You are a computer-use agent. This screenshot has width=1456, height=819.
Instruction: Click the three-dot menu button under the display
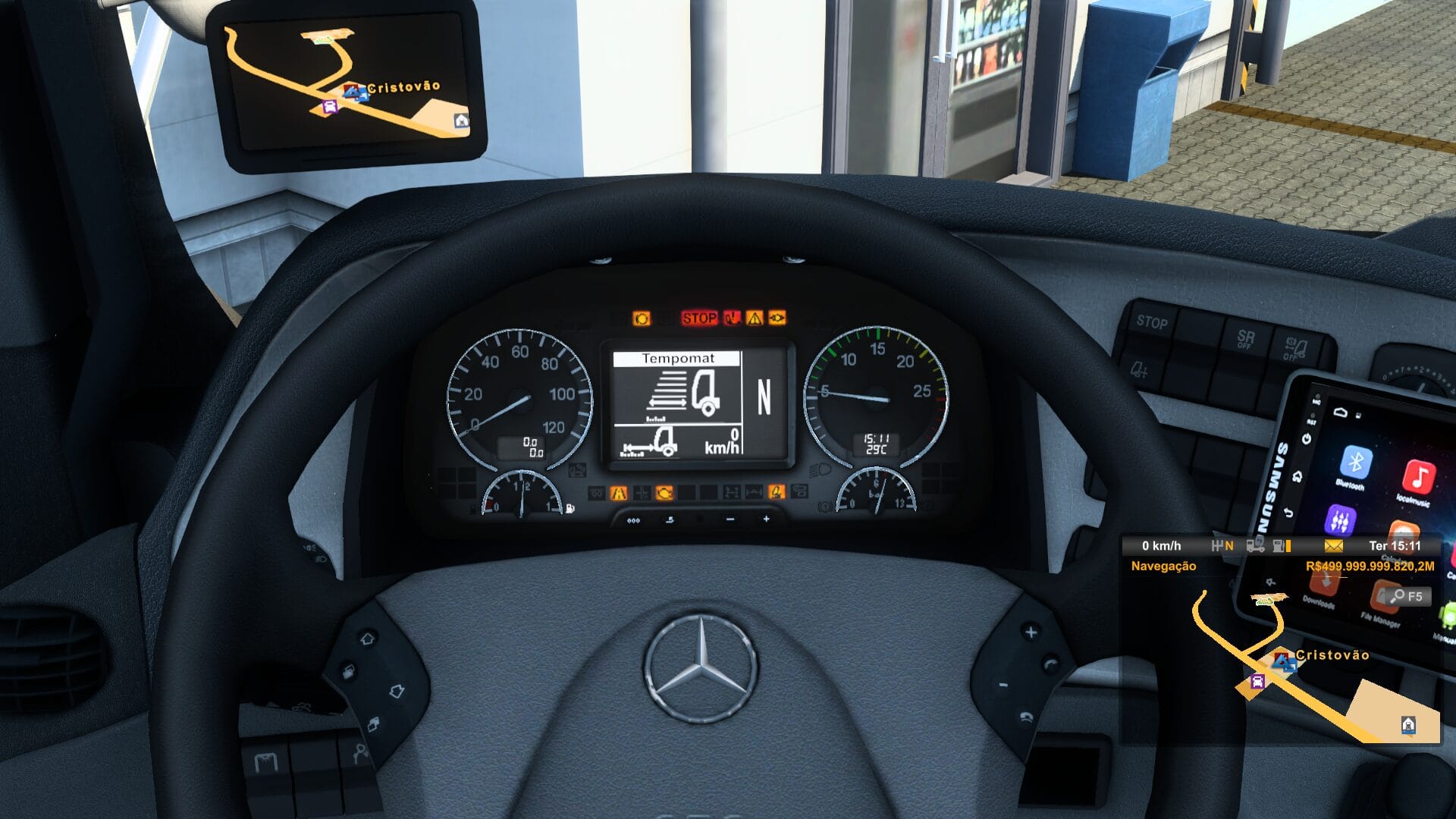(x=632, y=521)
